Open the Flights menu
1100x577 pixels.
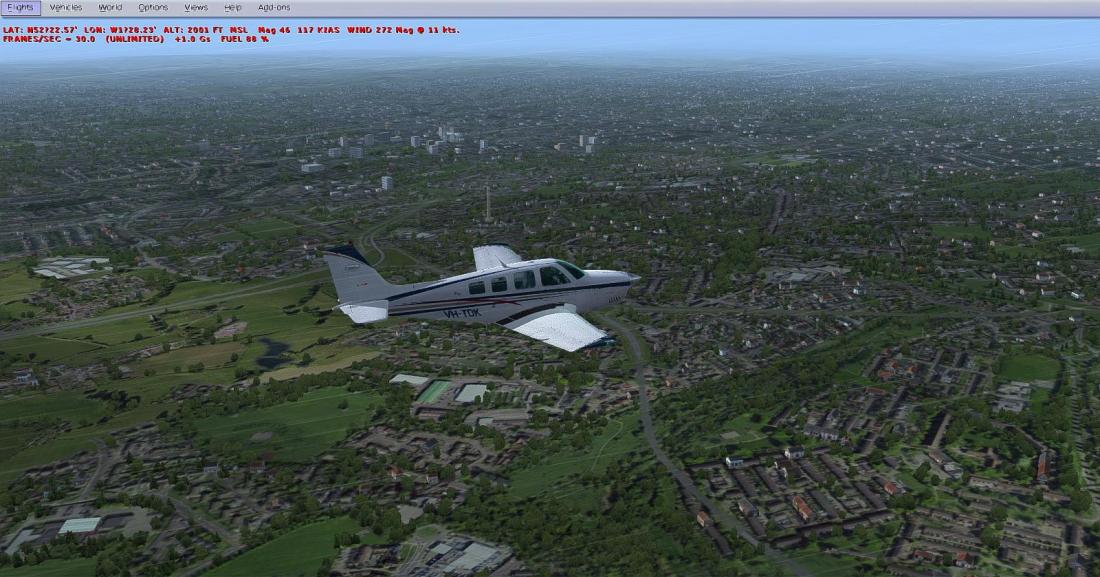click(20, 7)
